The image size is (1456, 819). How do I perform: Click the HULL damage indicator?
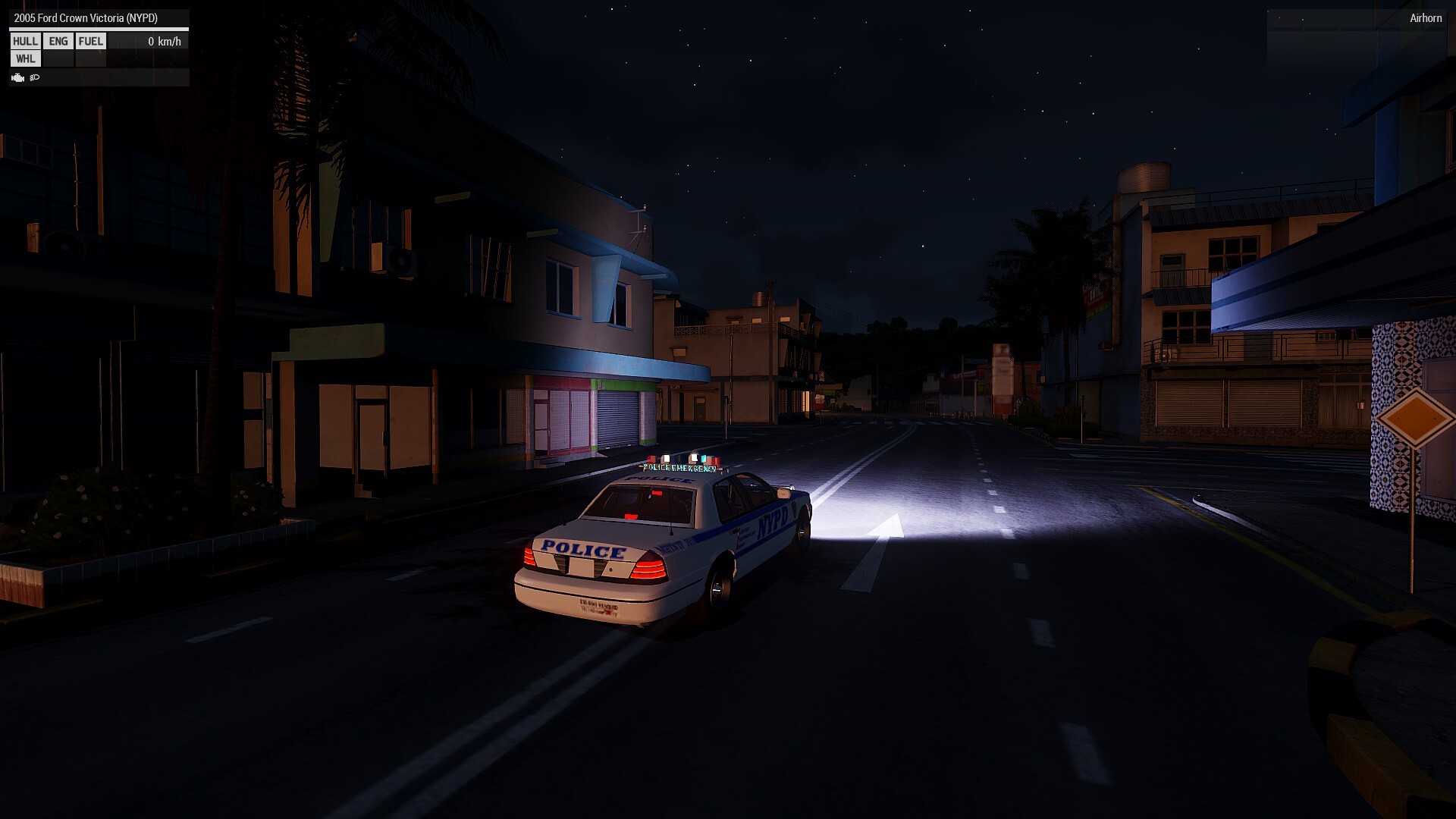[x=25, y=42]
